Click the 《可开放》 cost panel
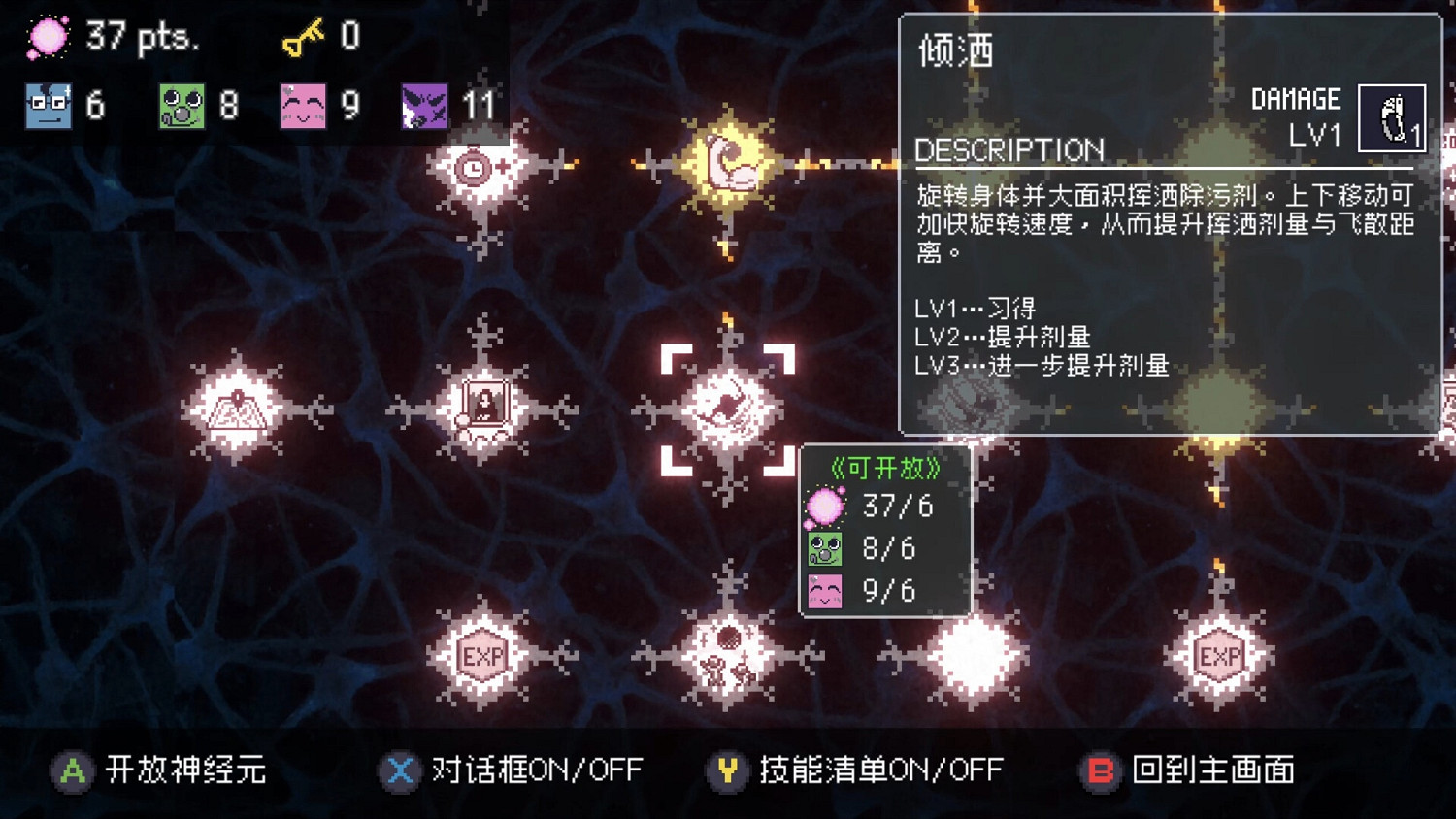Screen dimensions: 1456x819 883,533
